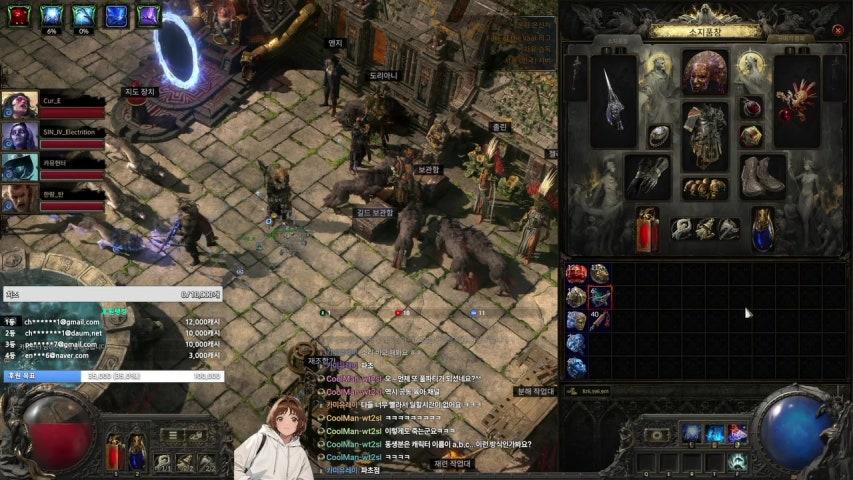Viewport: 853px width, 480px height.
Task: Pick the equipped belt slot
Action: pyautogui.click(x=705, y=188)
